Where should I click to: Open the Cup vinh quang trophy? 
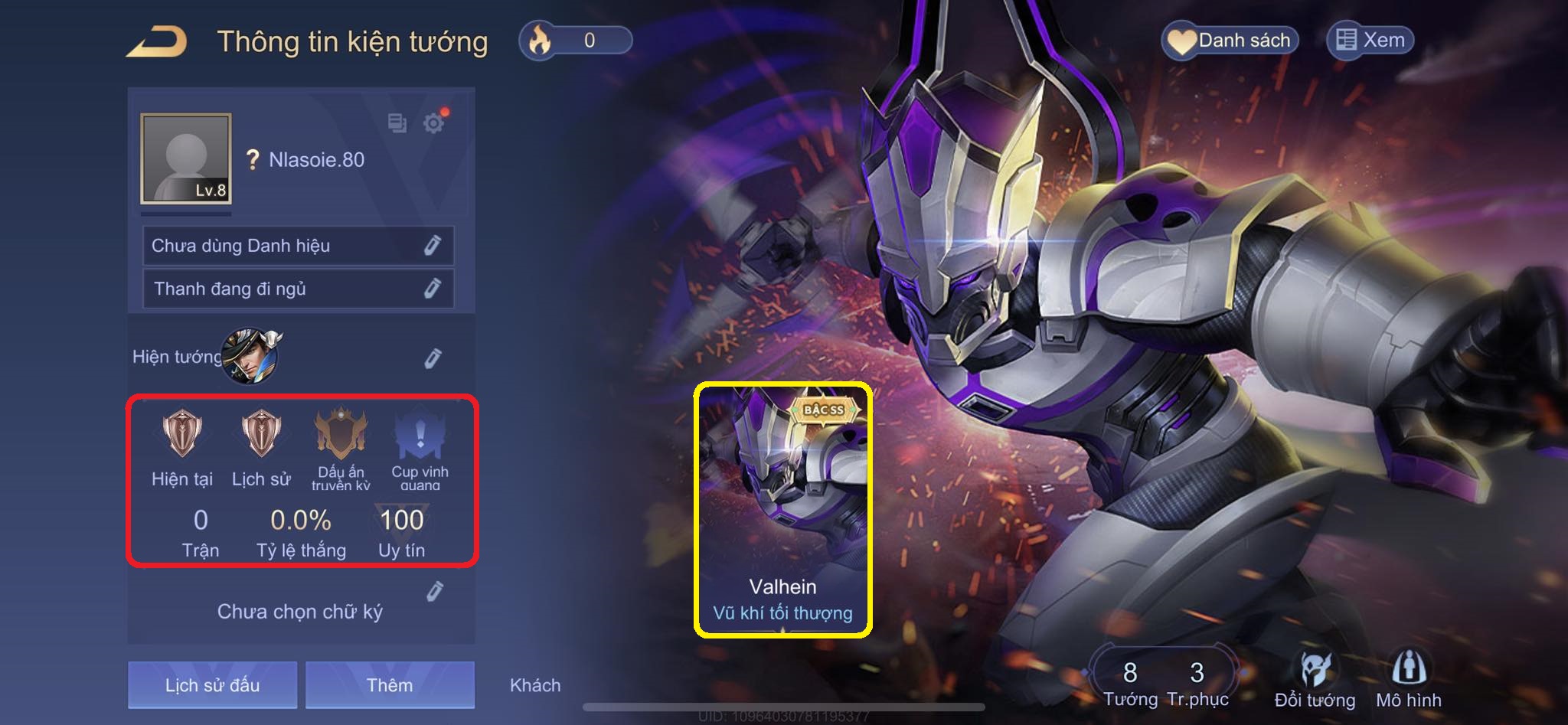pyautogui.click(x=420, y=436)
